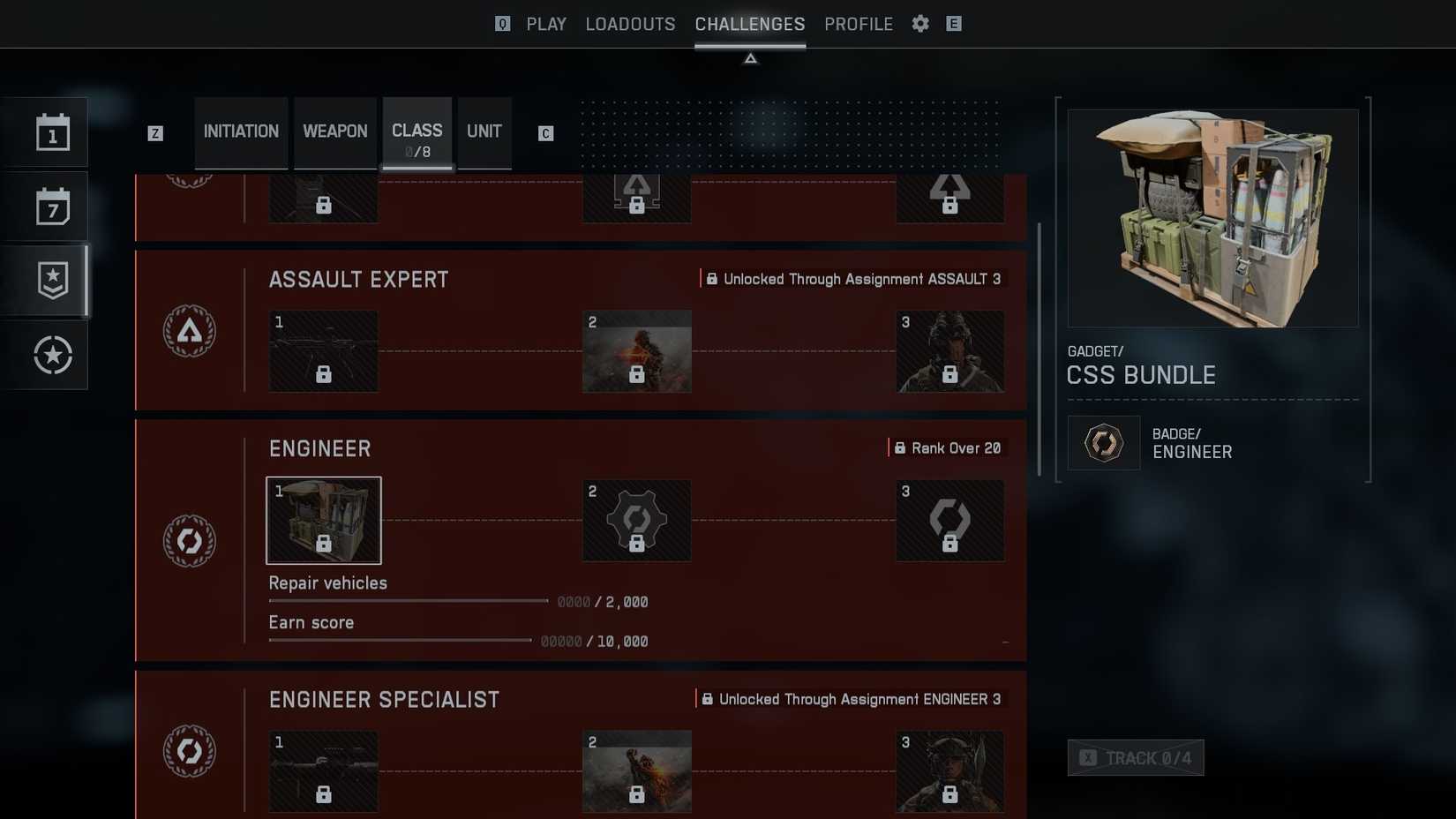Select the locked Engineer tier 3 badge

949,520
